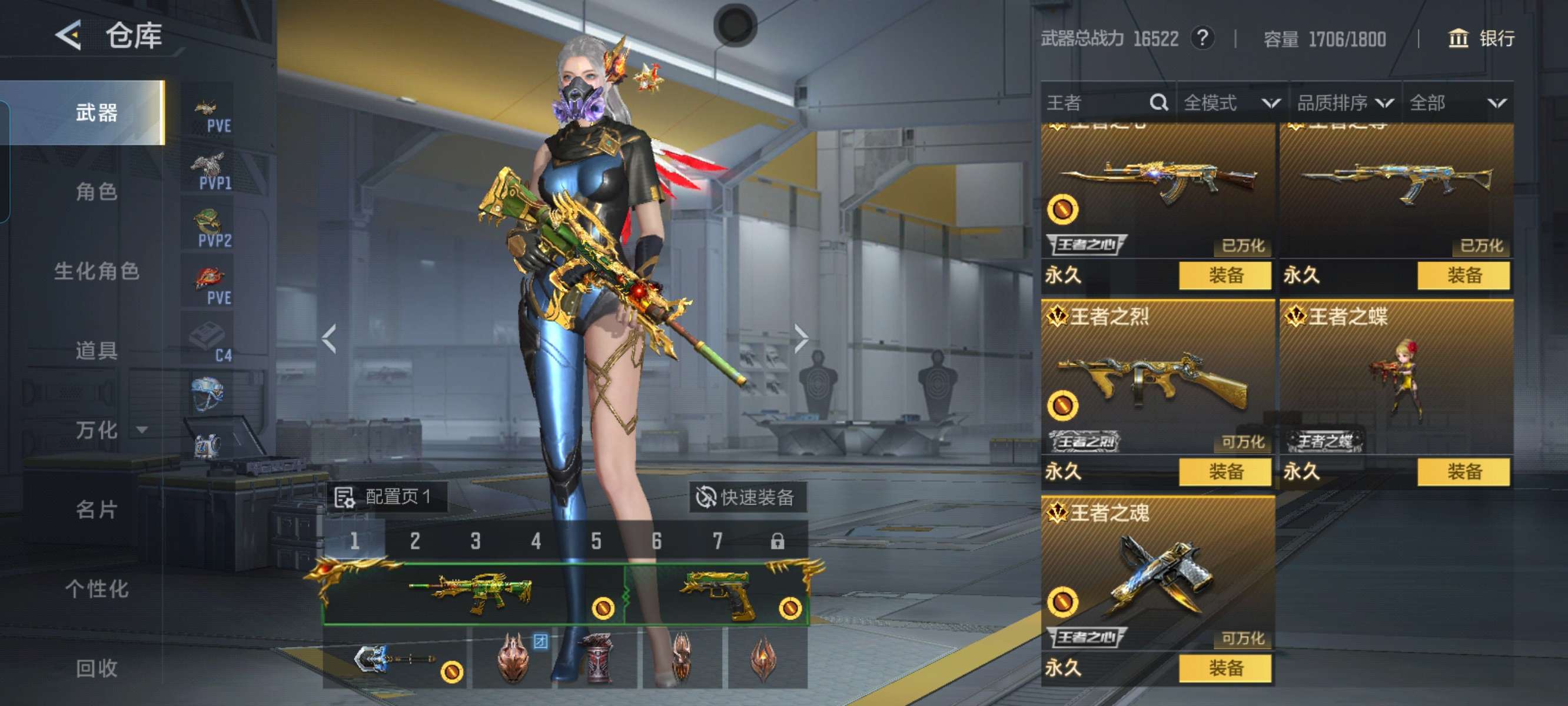Show weapon power help question mark
This screenshot has width=1568, height=706.
1202,38
